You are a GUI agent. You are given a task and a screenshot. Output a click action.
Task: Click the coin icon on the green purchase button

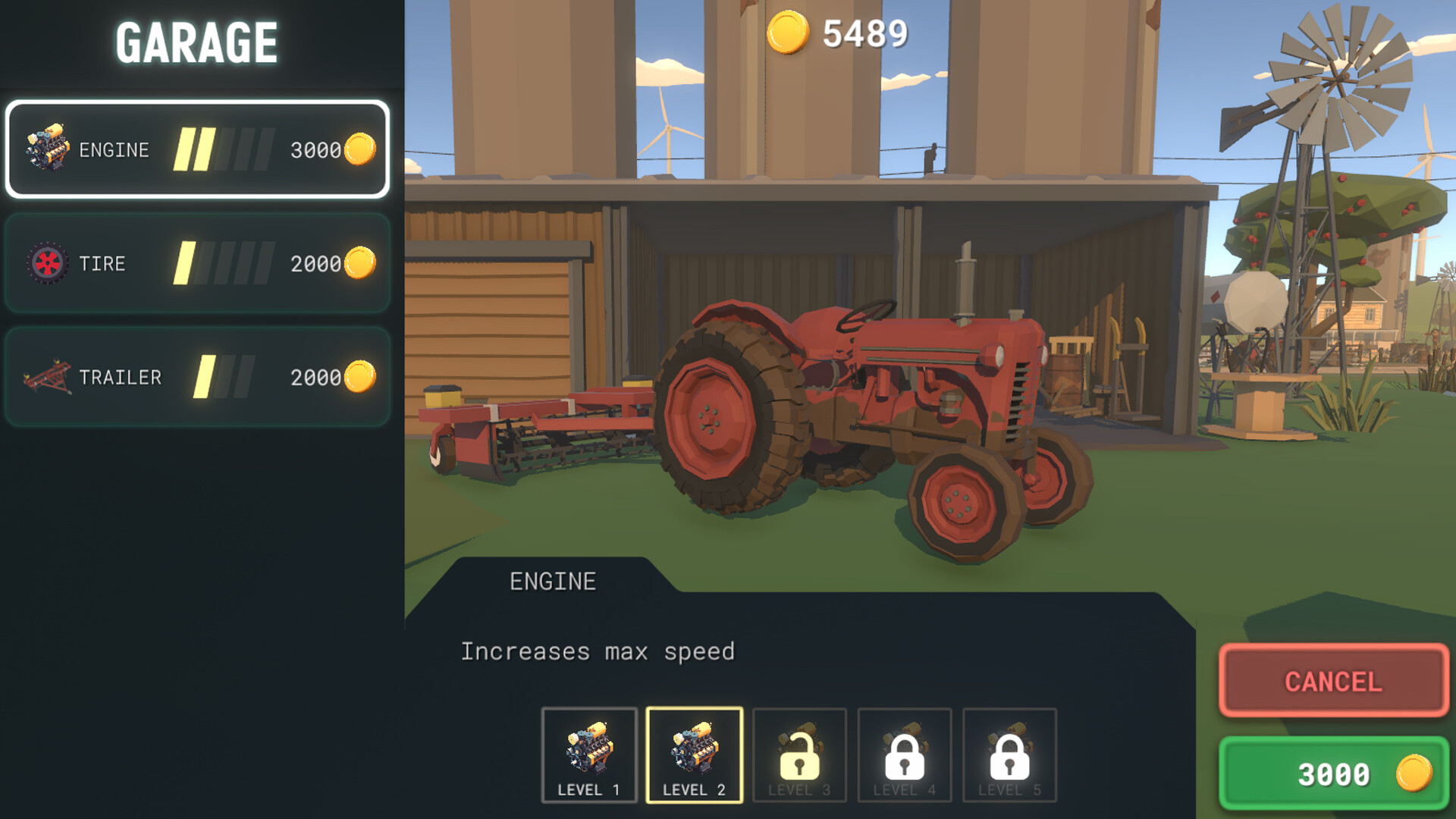[1412, 774]
